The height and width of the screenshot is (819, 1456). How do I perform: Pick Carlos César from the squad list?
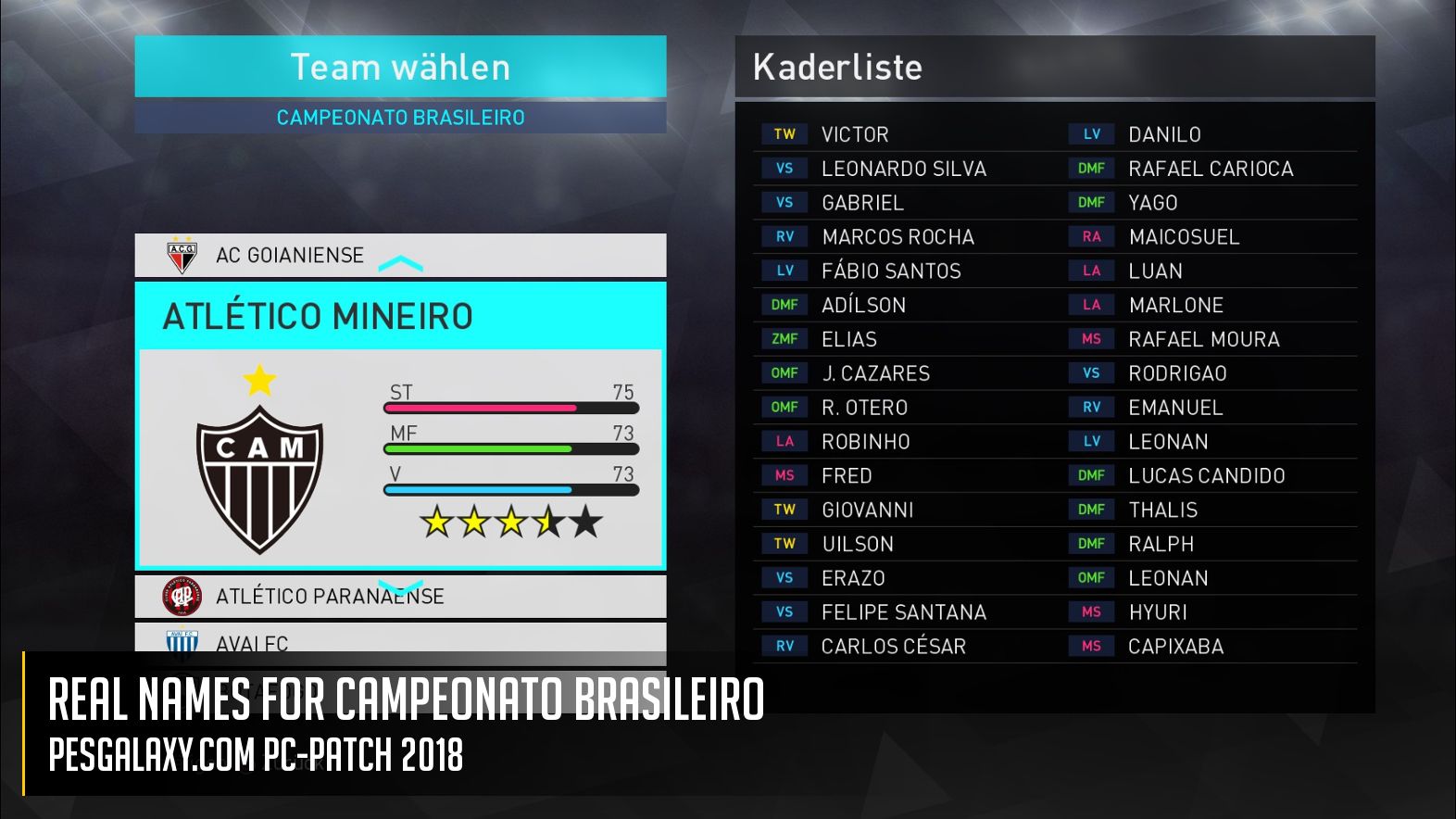(x=893, y=647)
